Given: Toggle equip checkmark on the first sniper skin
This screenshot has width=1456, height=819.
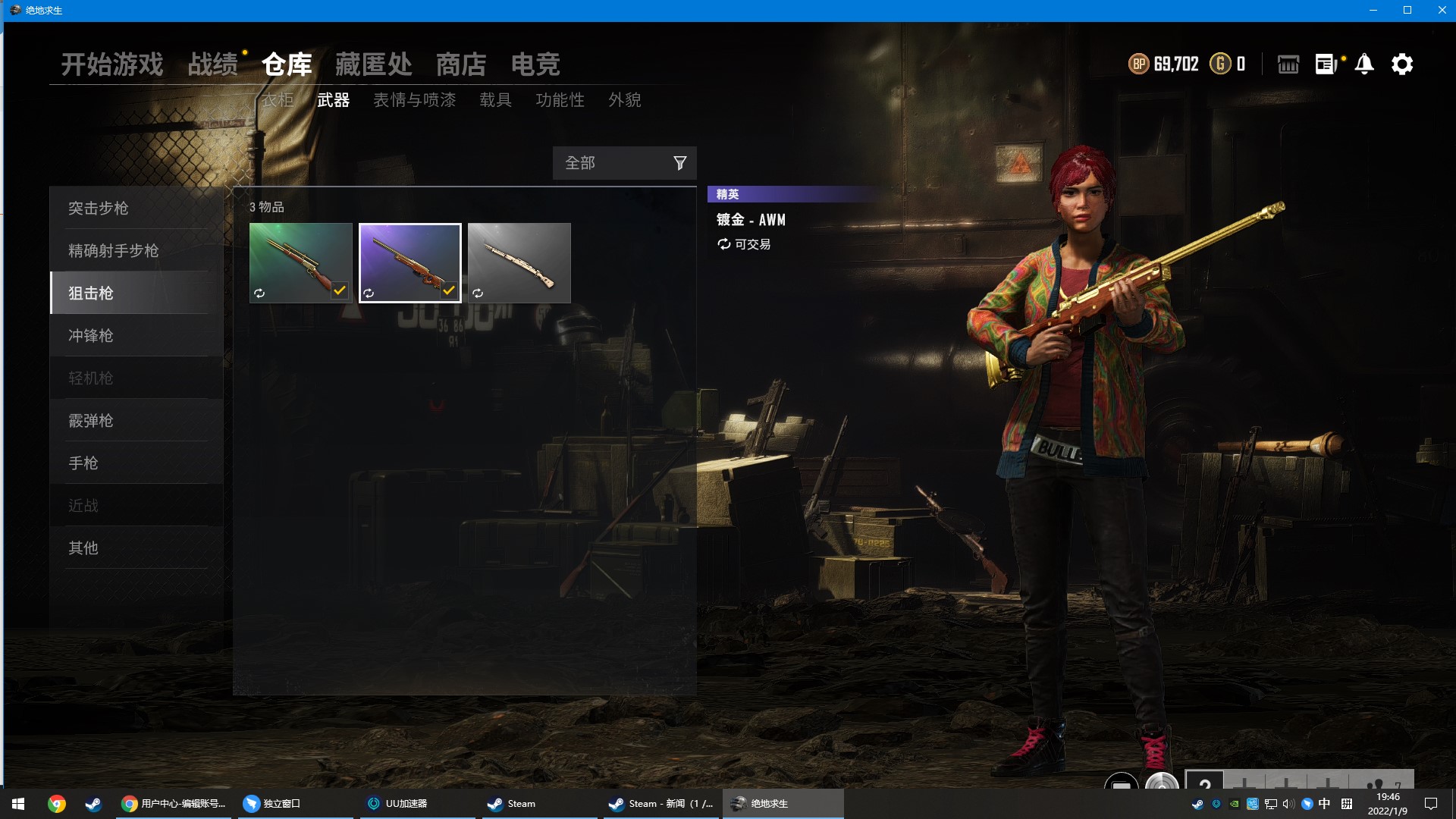Looking at the screenshot, I should pyautogui.click(x=339, y=289).
